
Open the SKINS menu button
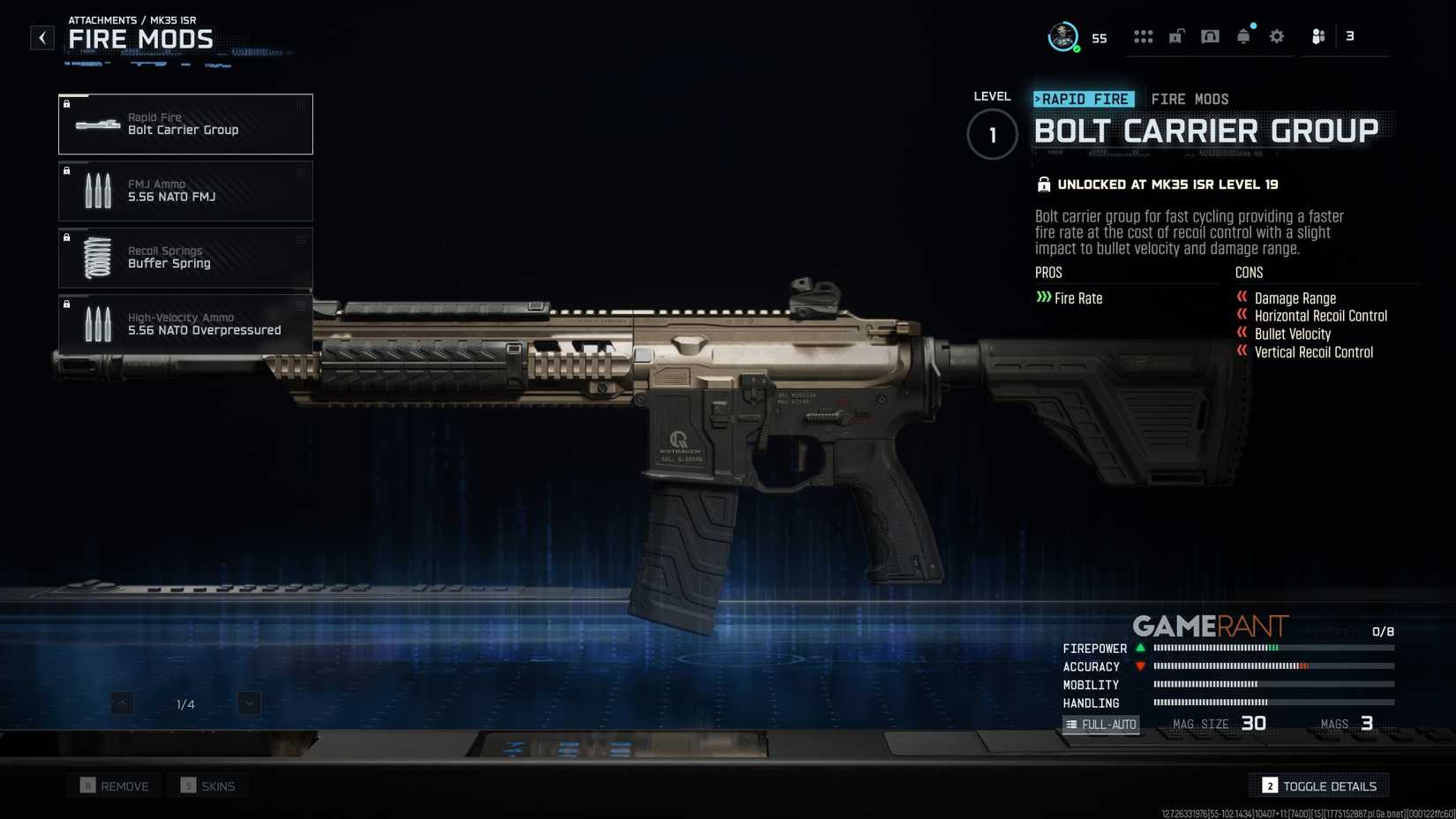pos(207,785)
